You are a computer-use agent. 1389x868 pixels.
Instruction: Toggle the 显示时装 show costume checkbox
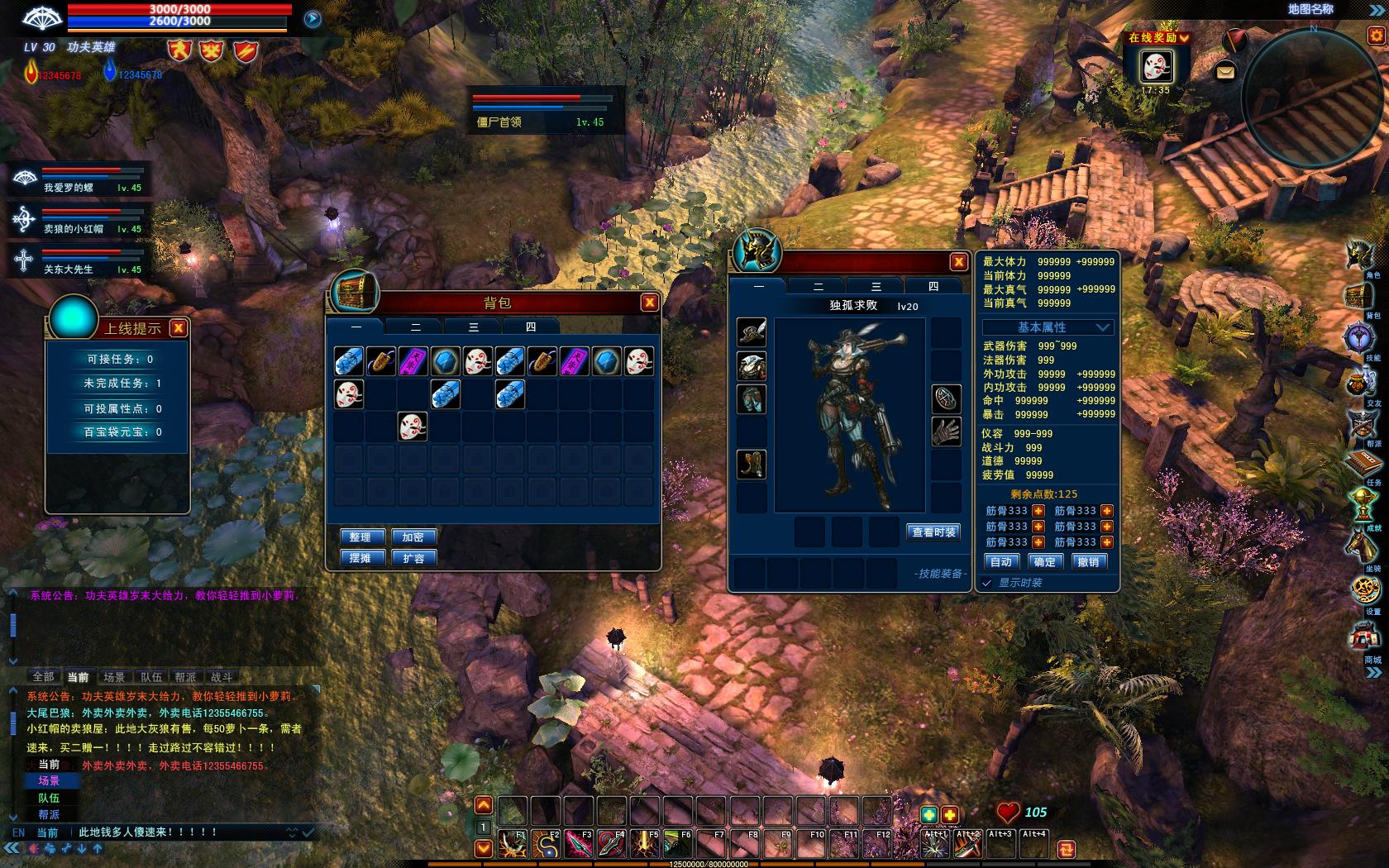(987, 583)
